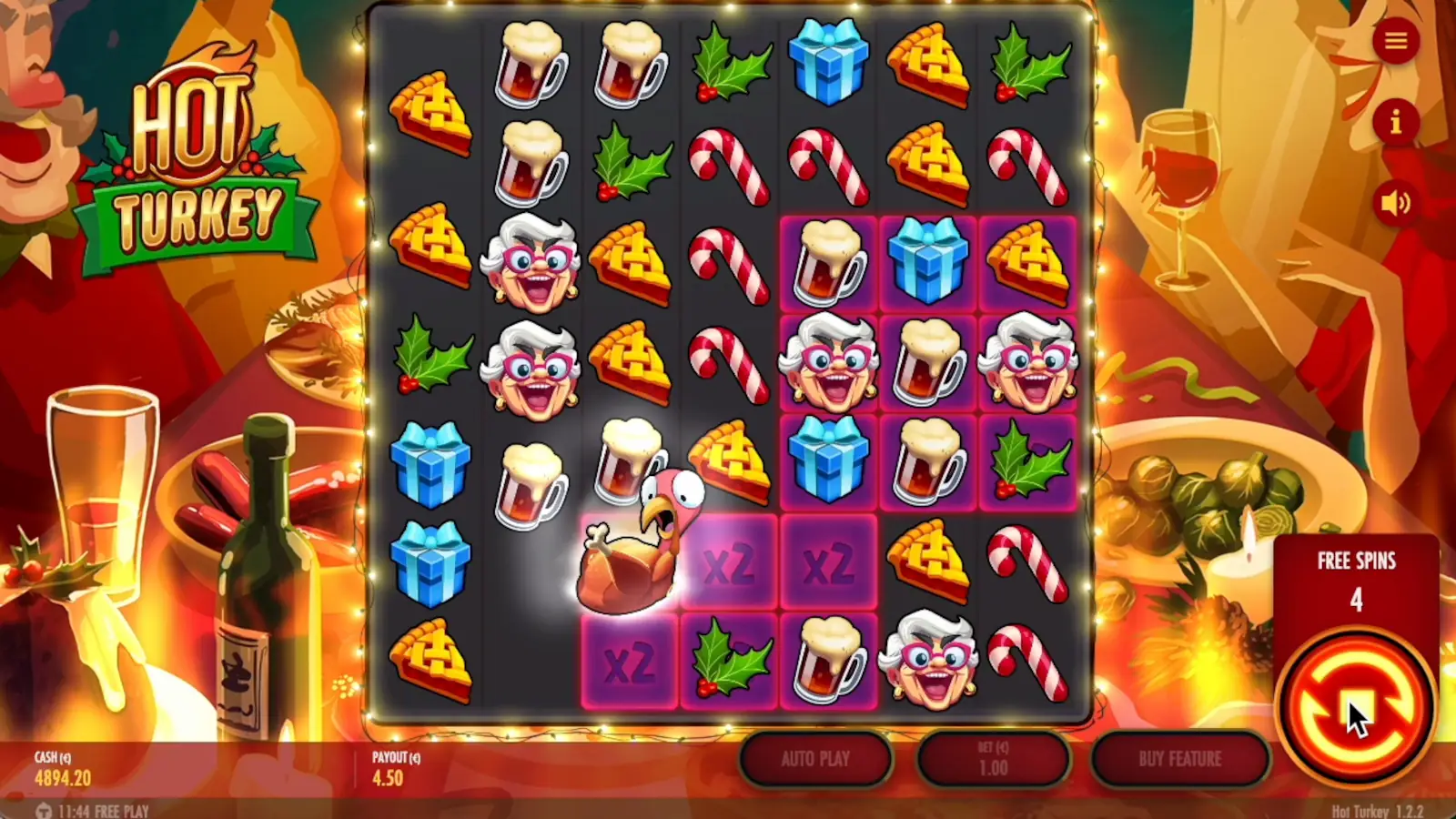Open Auto Play options
Viewport: 1456px width, 819px height.
[814, 760]
